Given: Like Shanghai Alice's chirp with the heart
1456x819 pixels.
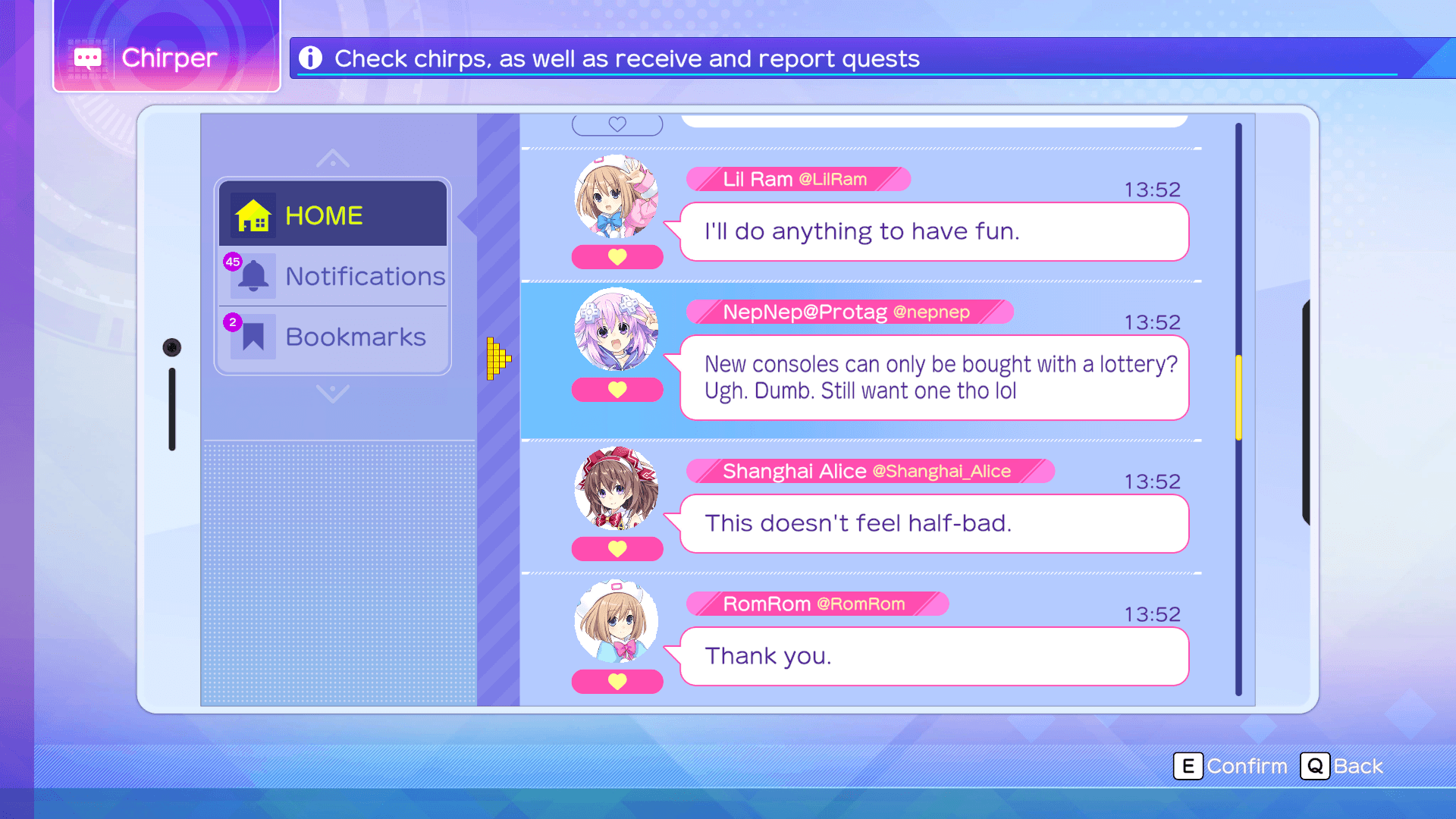Looking at the screenshot, I should click(x=617, y=549).
